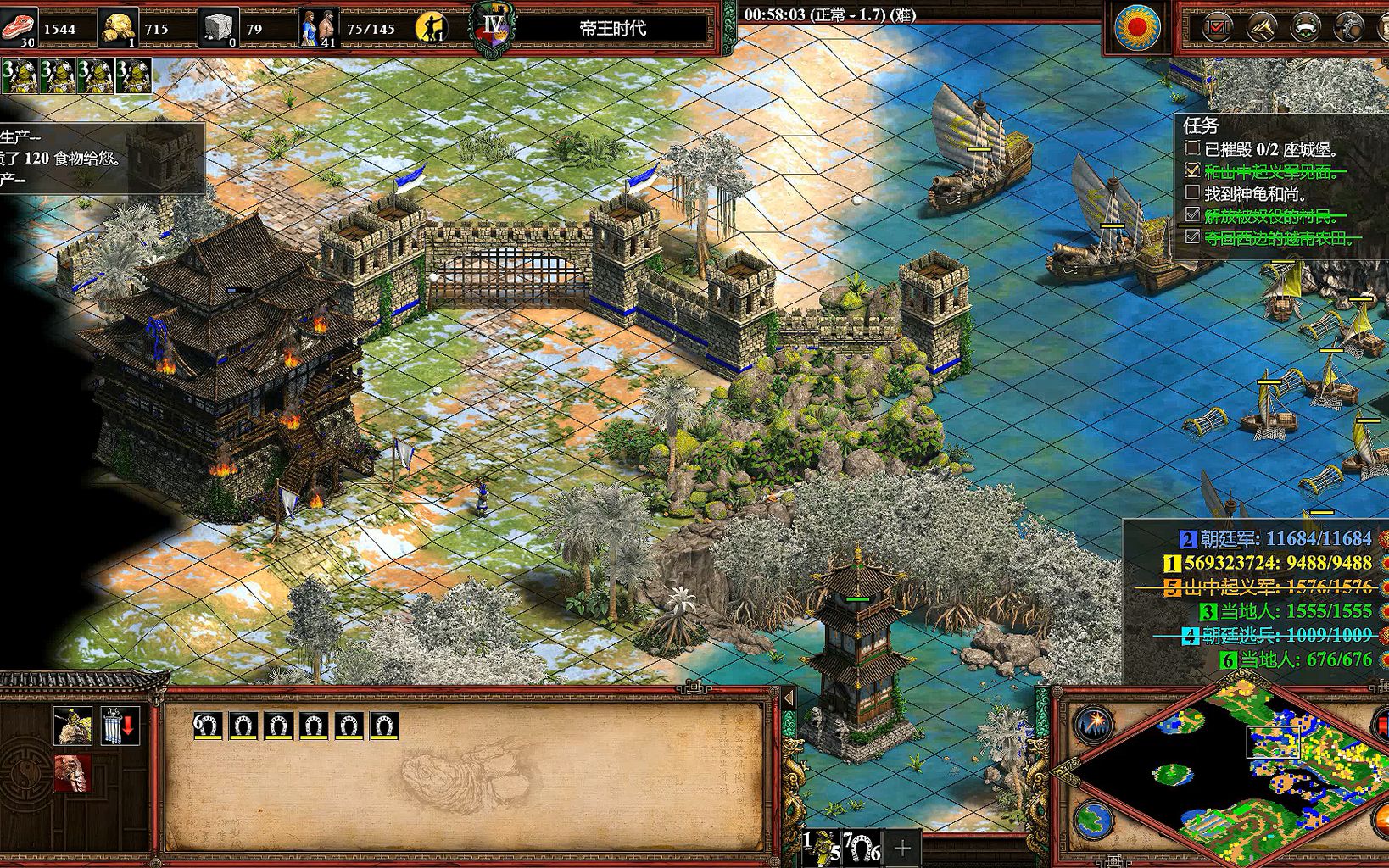Add a new control group
The width and height of the screenshot is (1389, 868).
(x=902, y=848)
